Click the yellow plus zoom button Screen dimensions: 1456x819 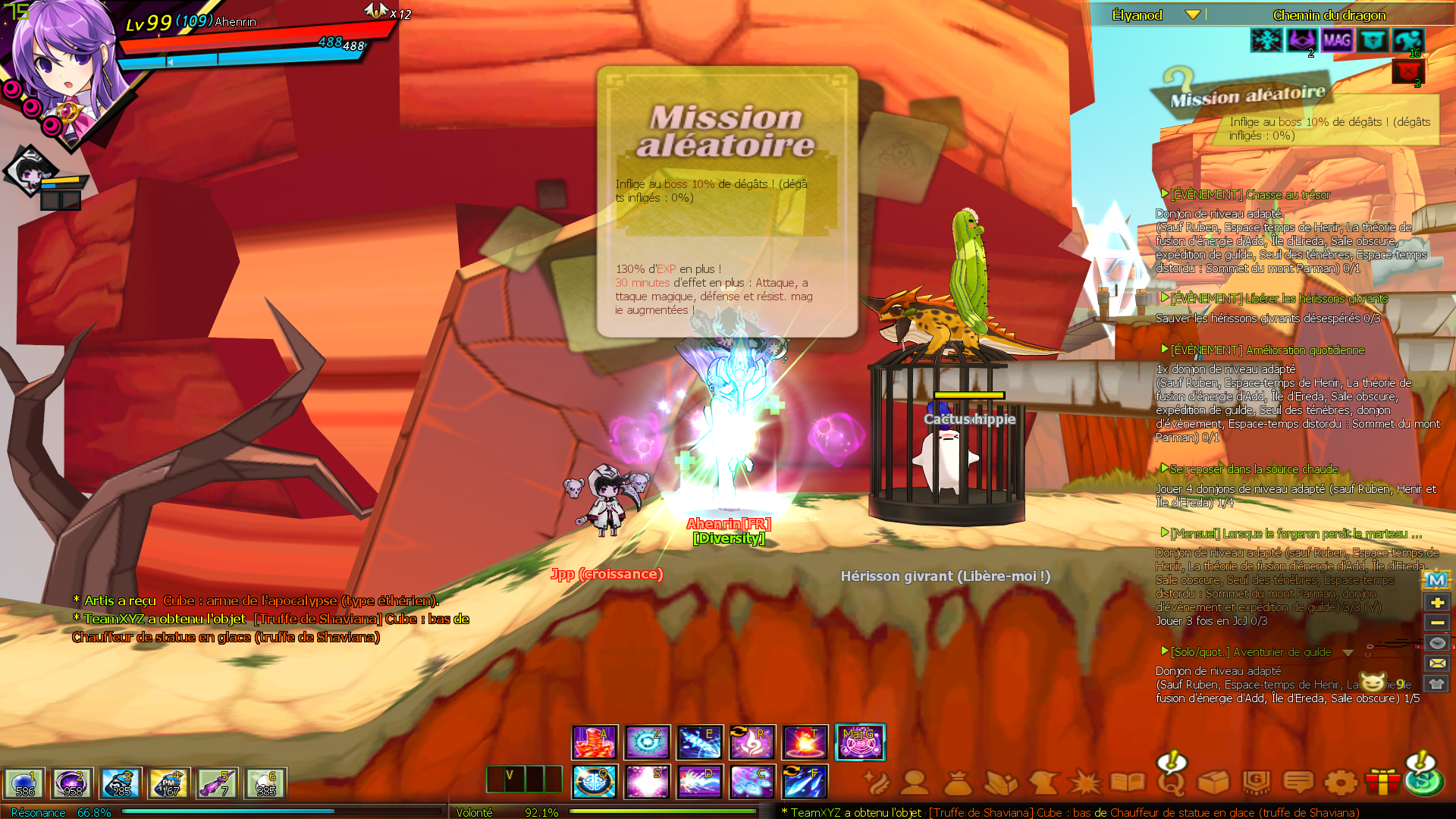pyautogui.click(x=1437, y=602)
